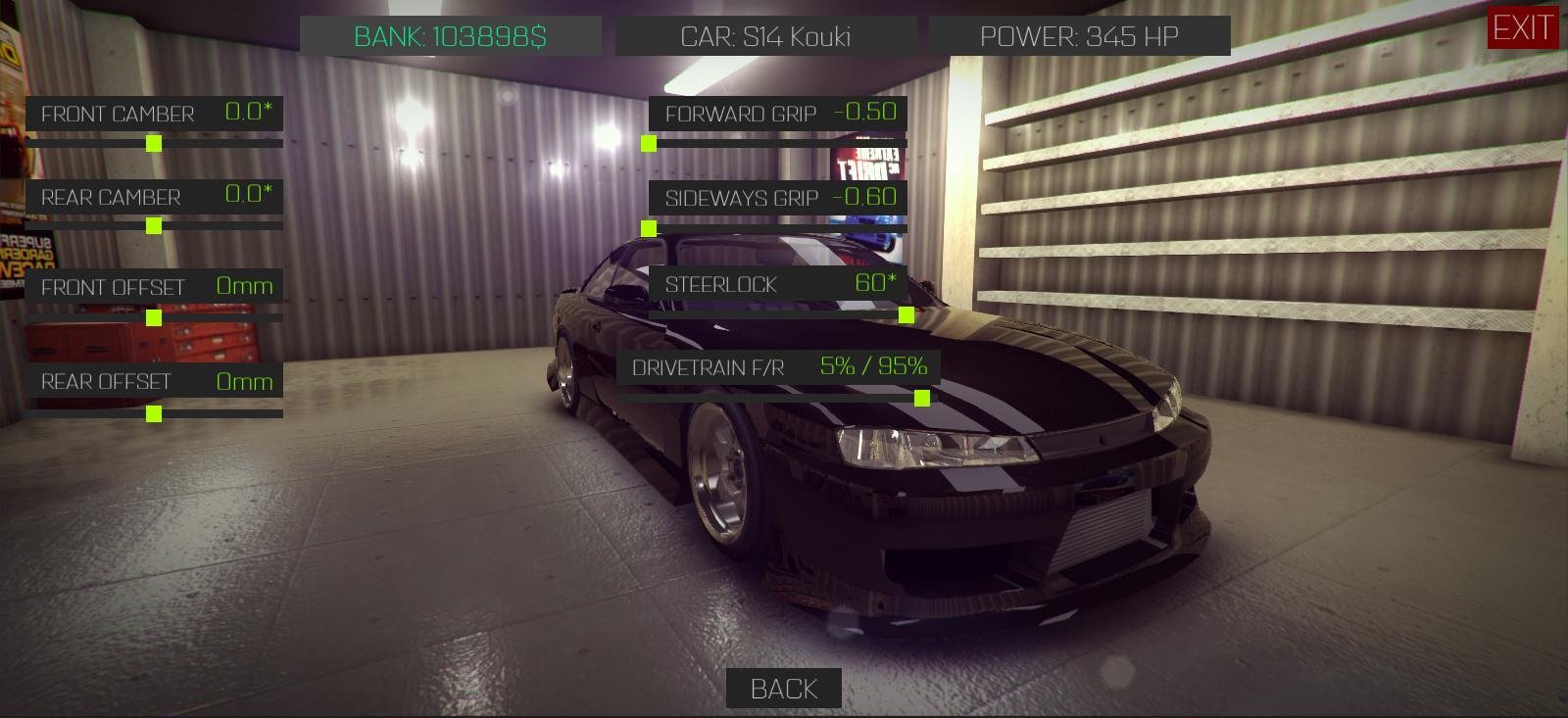Image resolution: width=1568 pixels, height=718 pixels.
Task: Adjust the Drivetrain F/R slider
Action: click(x=922, y=398)
